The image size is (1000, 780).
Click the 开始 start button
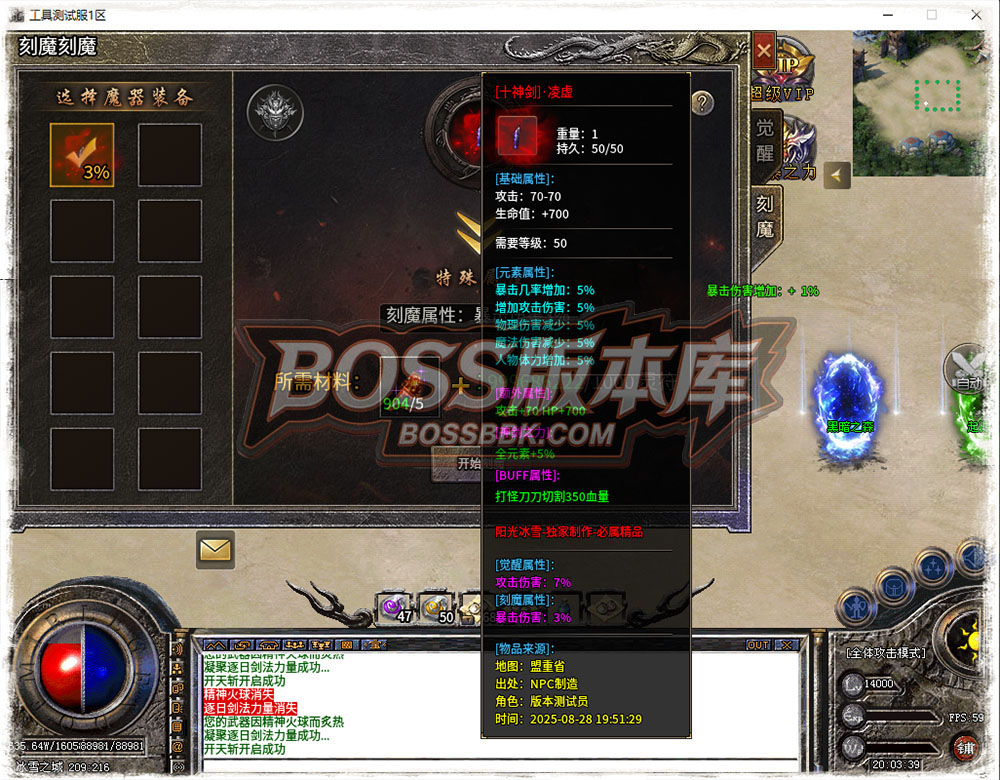point(466,463)
